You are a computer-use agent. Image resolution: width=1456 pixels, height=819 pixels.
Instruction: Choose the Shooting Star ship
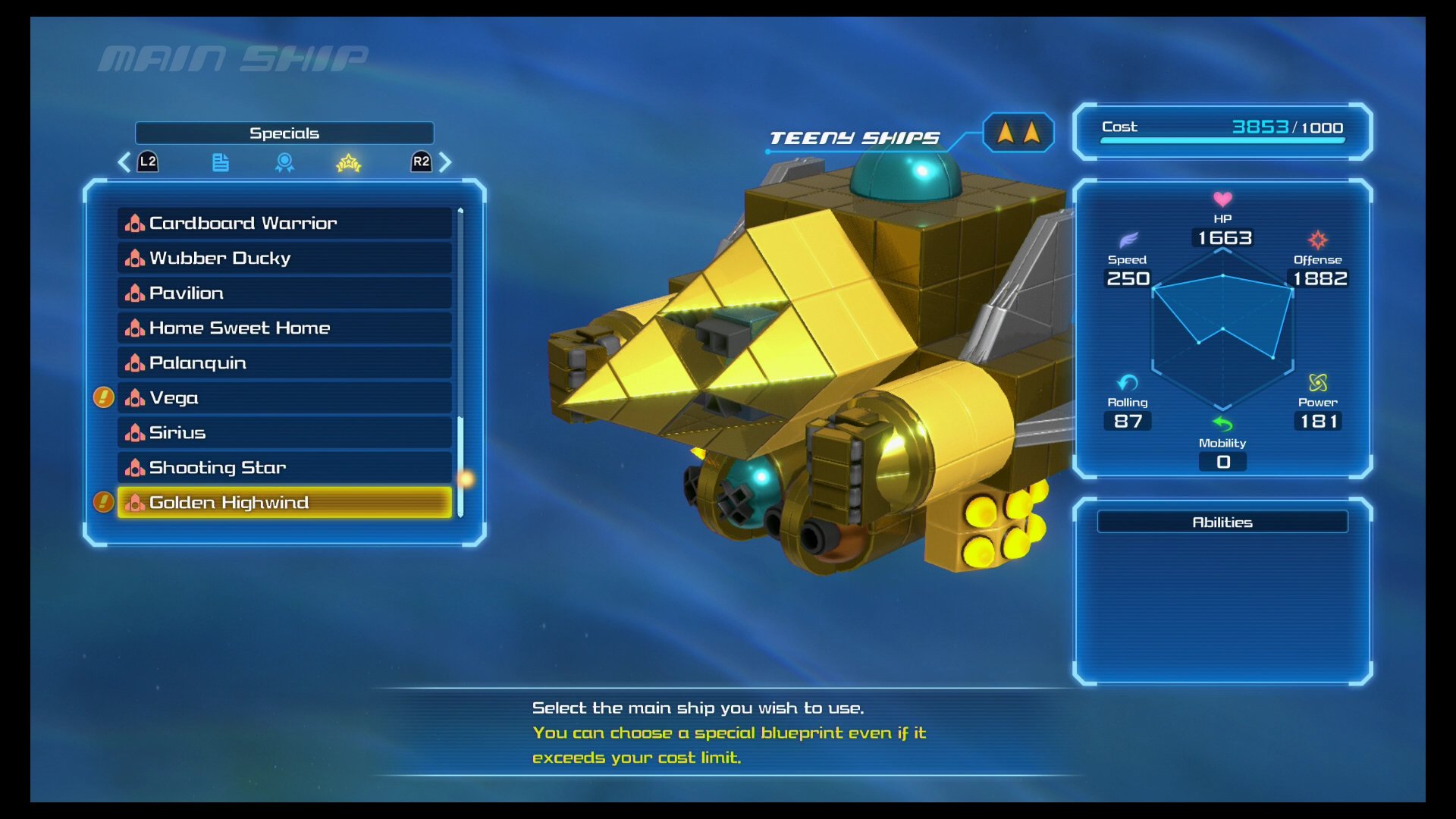coord(284,467)
